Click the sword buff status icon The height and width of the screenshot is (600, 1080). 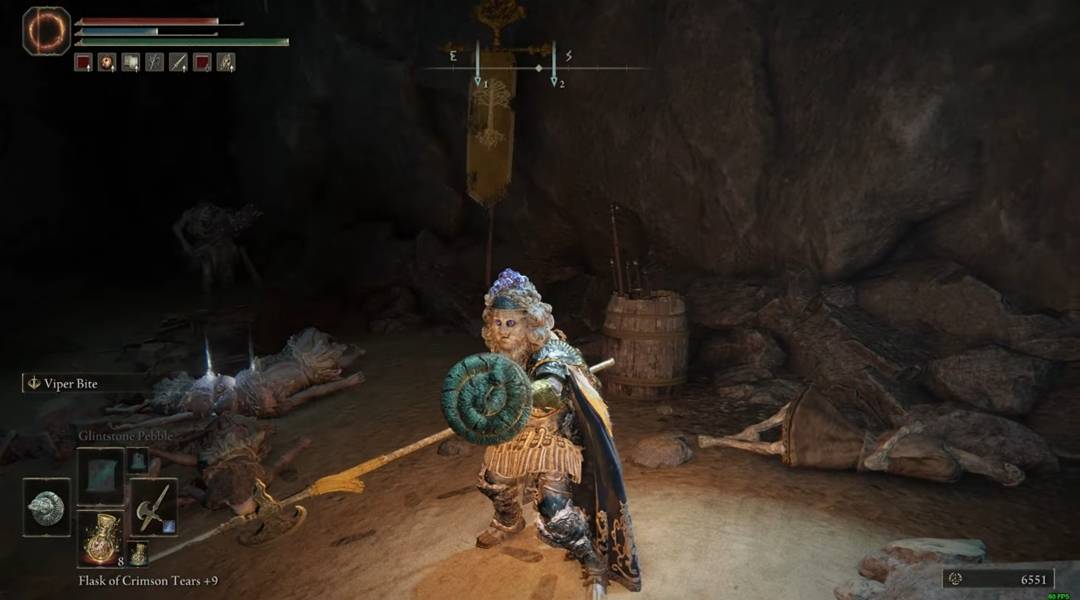178,62
